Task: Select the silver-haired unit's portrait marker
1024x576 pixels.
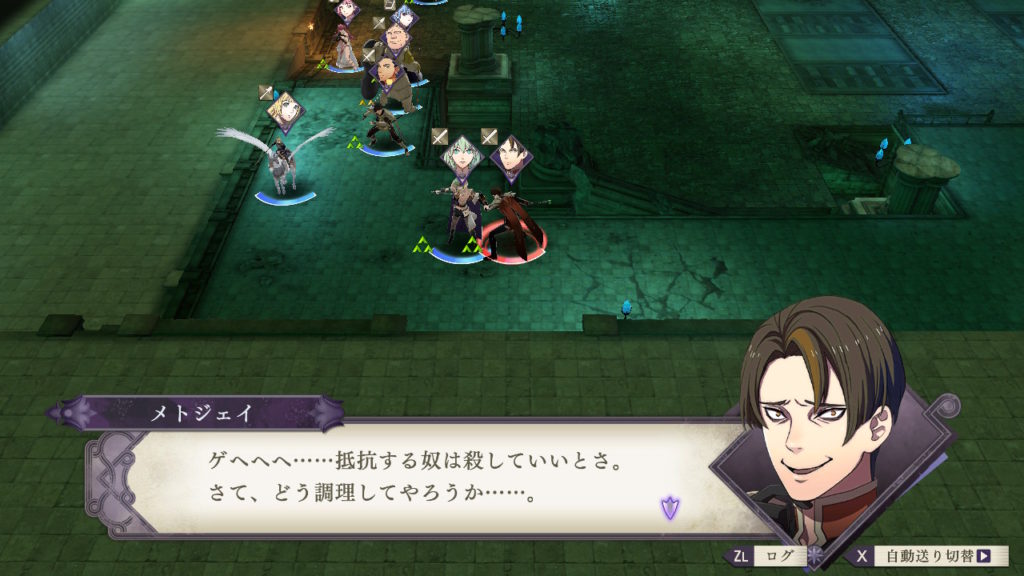Action: (463, 156)
